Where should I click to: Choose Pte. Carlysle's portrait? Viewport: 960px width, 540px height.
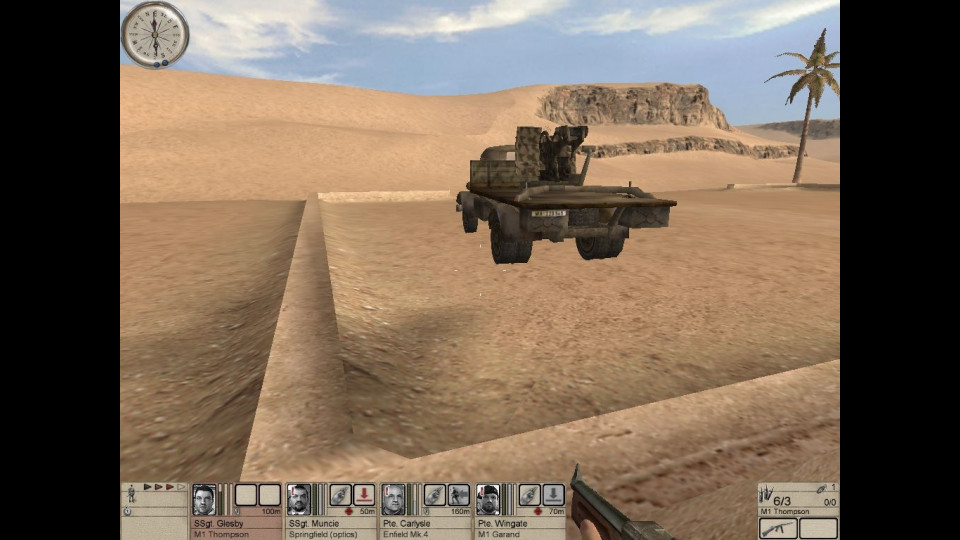[393, 498]
